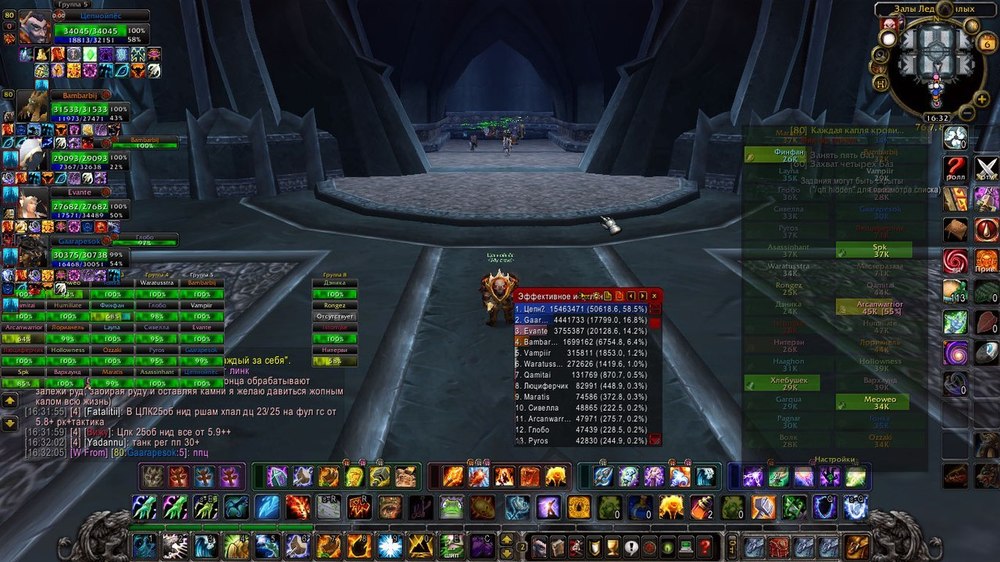Click the dungeon minimap
This screenshot has width=1000, height=562.
(937, 58)
